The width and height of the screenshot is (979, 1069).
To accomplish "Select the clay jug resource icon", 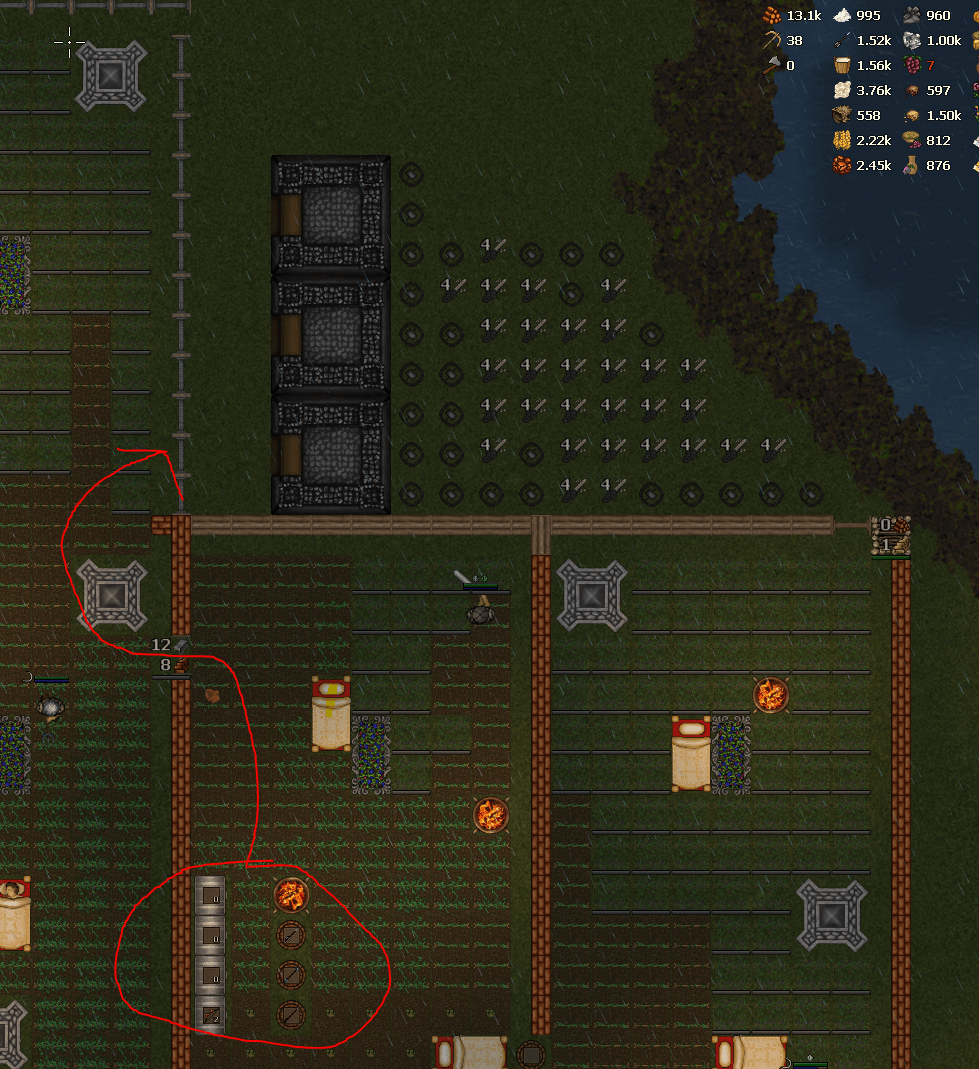I will point(912,166).
